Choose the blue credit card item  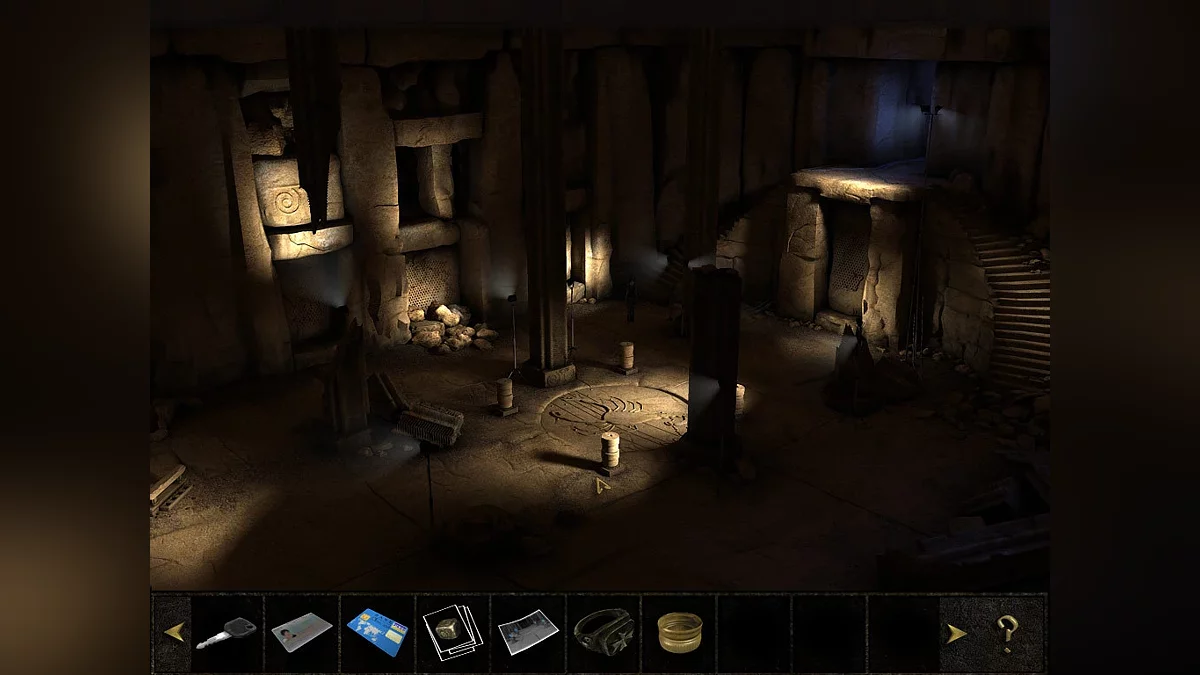coord(377,632)
